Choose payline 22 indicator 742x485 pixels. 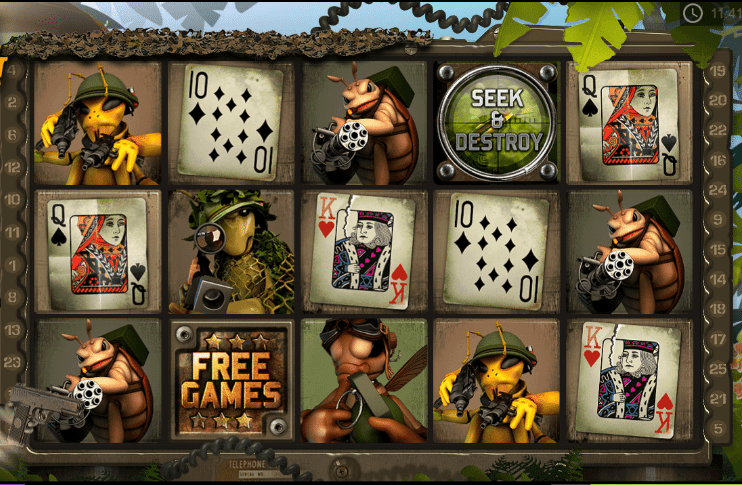(x=719, y=130)
